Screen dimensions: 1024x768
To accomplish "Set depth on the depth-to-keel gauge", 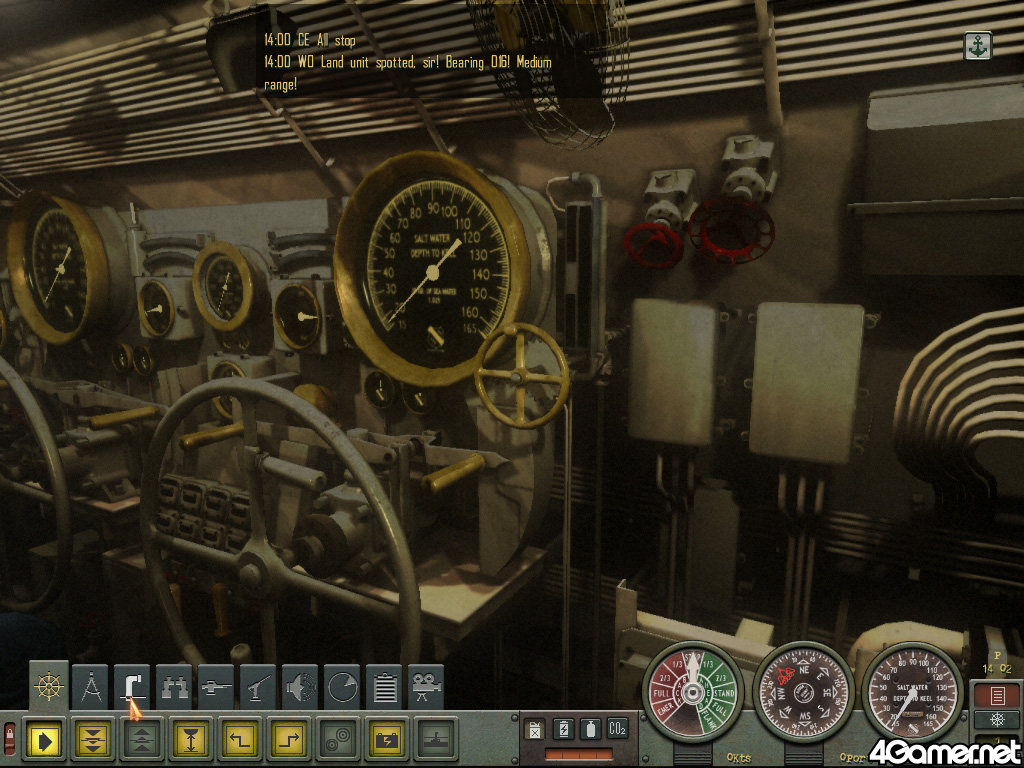I will pyautogui.click(x=911, y=692).
